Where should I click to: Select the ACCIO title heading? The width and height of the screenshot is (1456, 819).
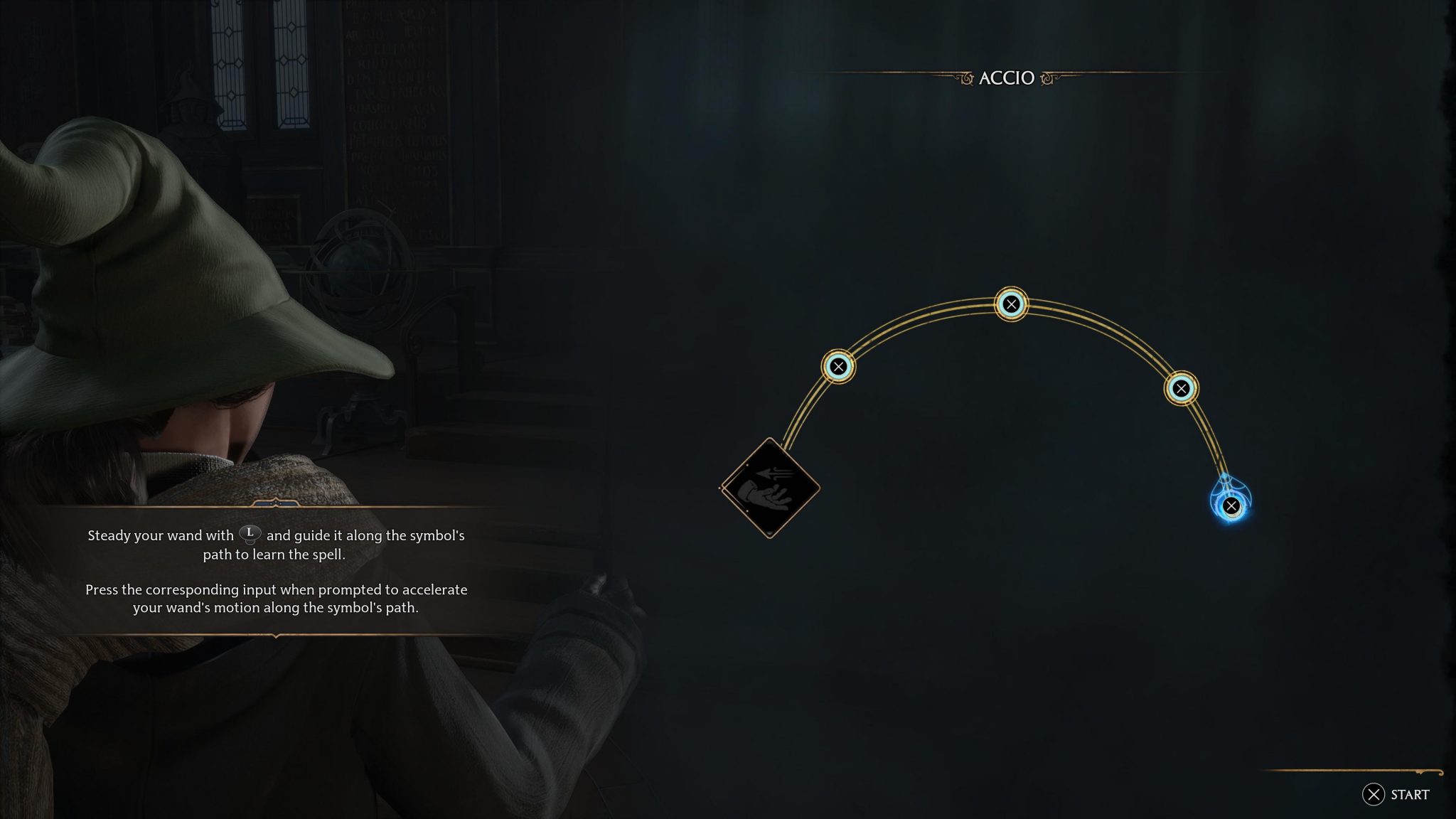point(1005,78)
